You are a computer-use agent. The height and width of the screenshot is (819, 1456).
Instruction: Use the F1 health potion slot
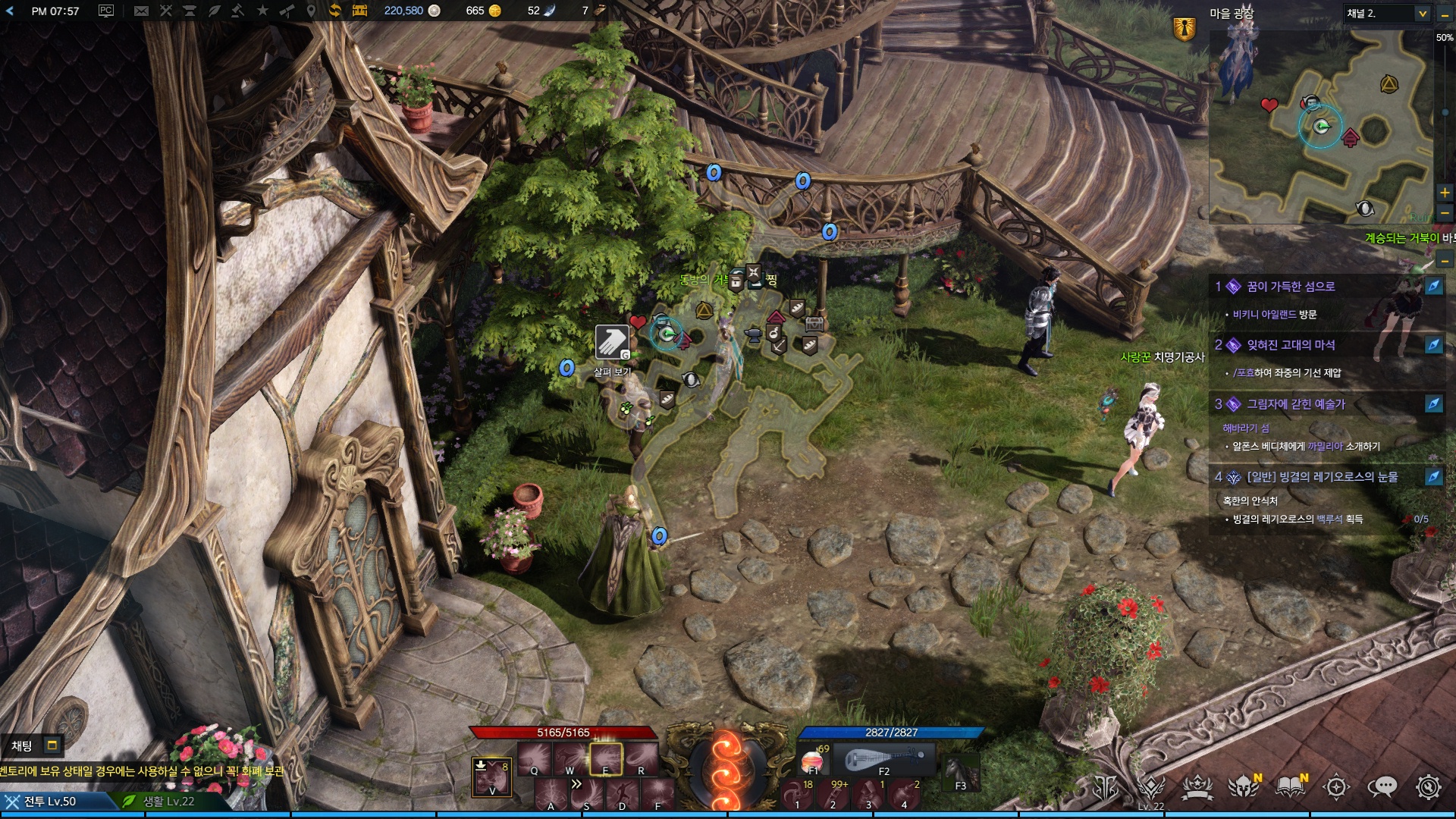click(x=814, y=760)
